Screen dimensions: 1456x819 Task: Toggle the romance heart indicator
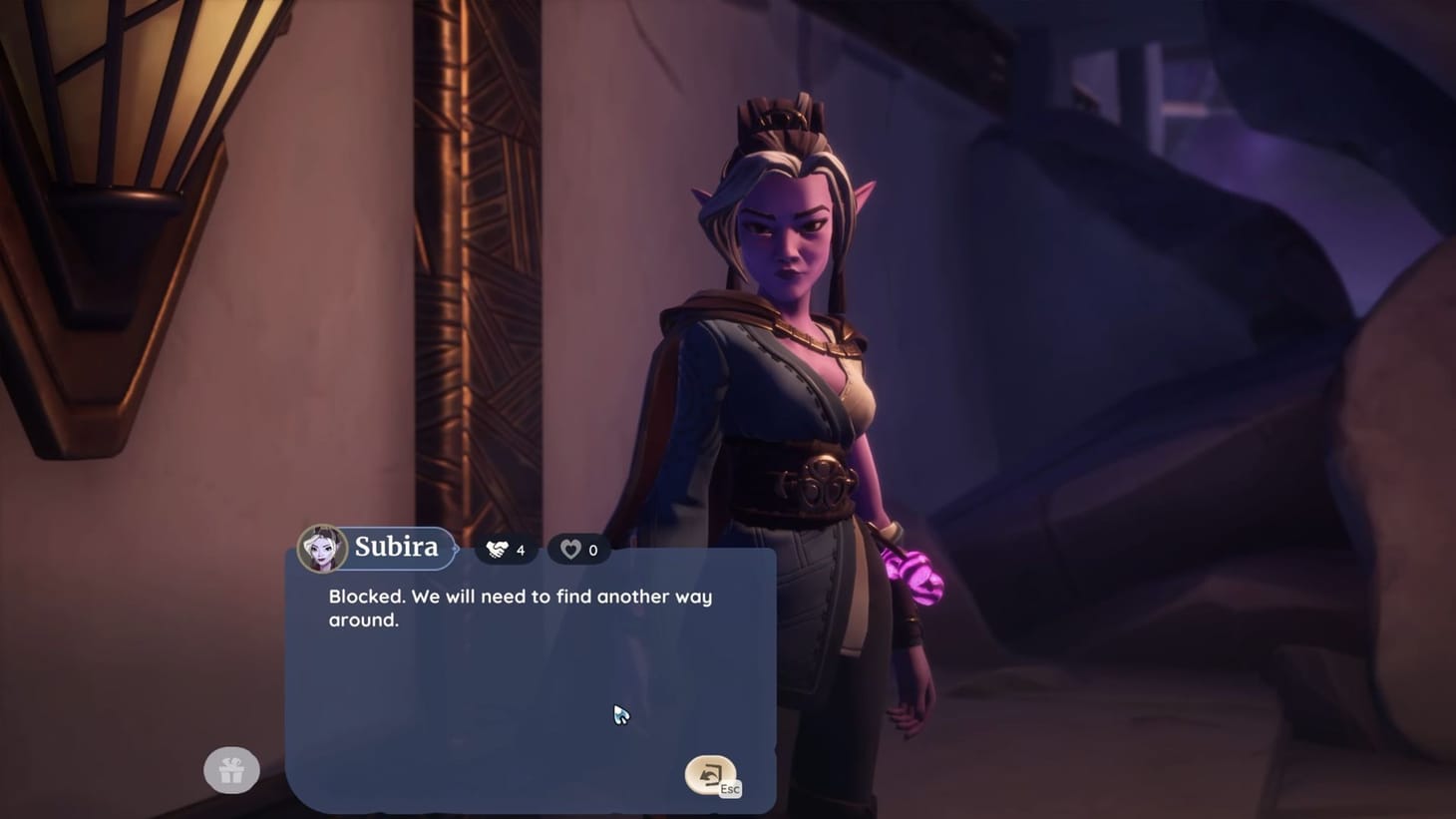pos(578,549)
